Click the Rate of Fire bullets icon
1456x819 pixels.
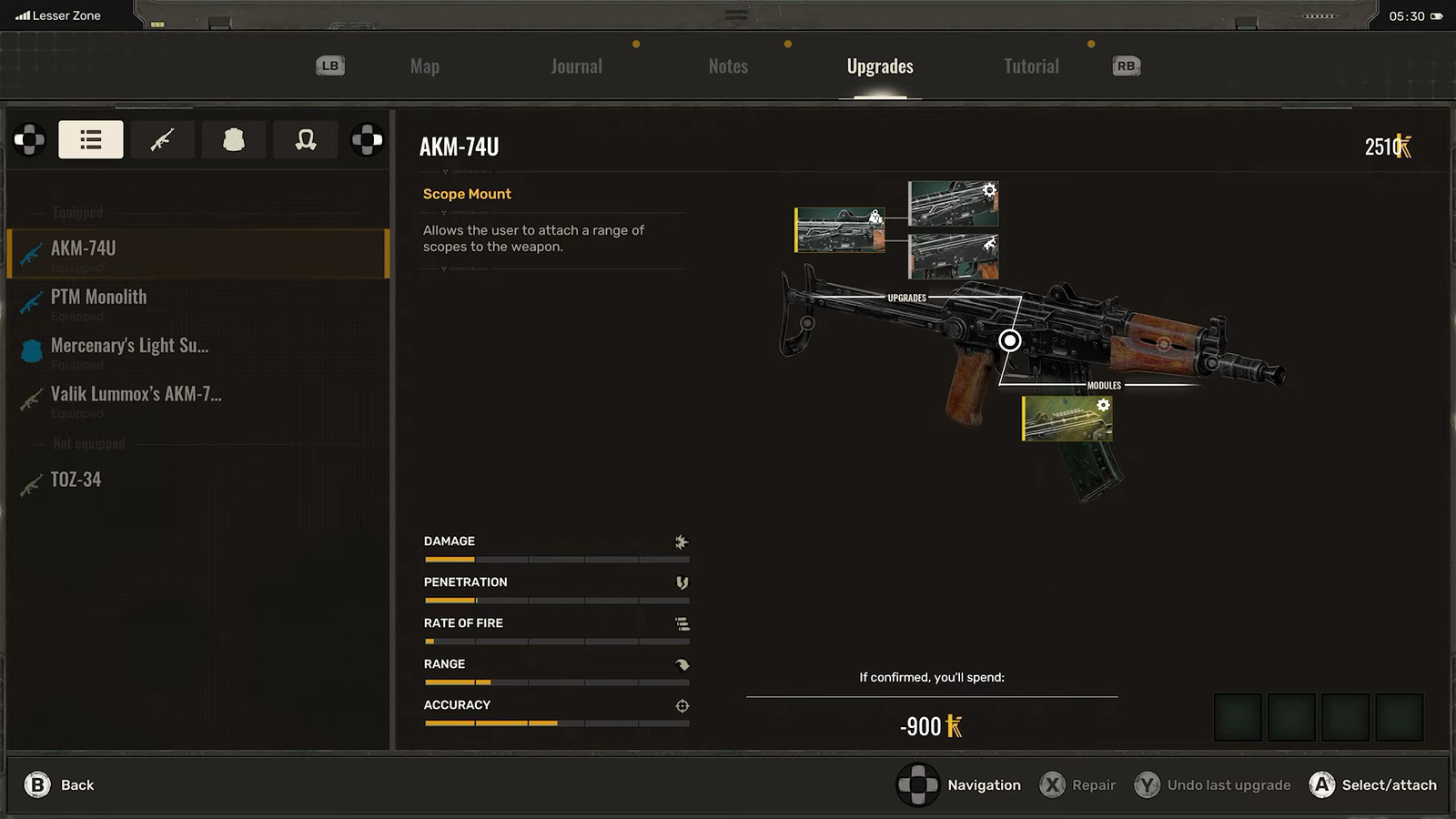(x=682, y=623)
